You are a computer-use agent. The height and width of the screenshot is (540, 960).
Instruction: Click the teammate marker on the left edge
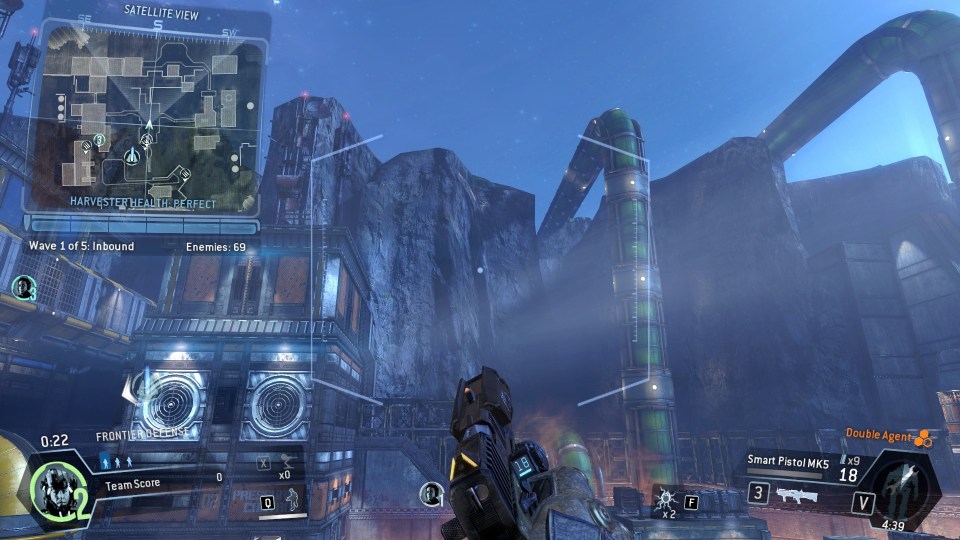click(22, 288)
